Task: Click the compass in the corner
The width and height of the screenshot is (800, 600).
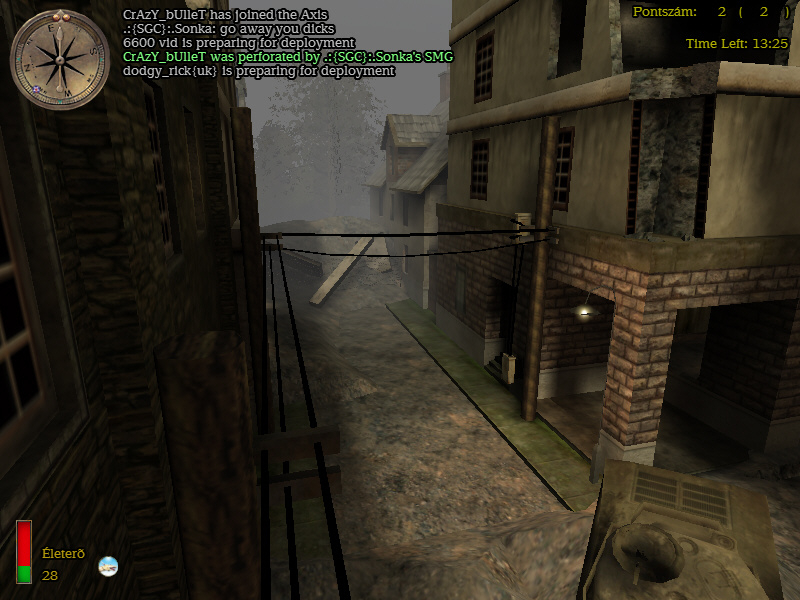Action: (59, 59)
